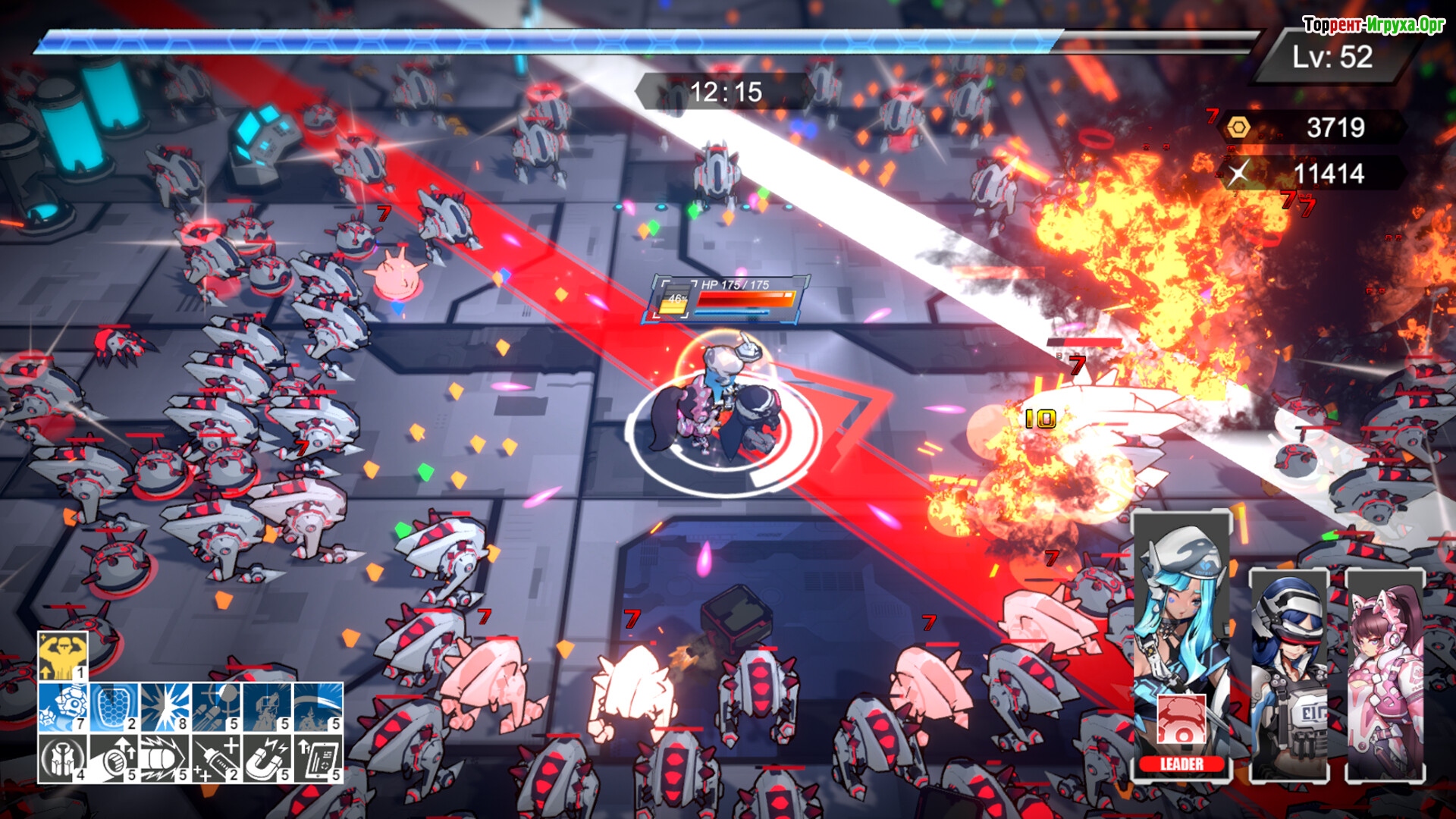The image size is (1456, 819).
Task: Select the yellow muscle-man buff icon
Action: pyautogui.click(x=63, y=656)
